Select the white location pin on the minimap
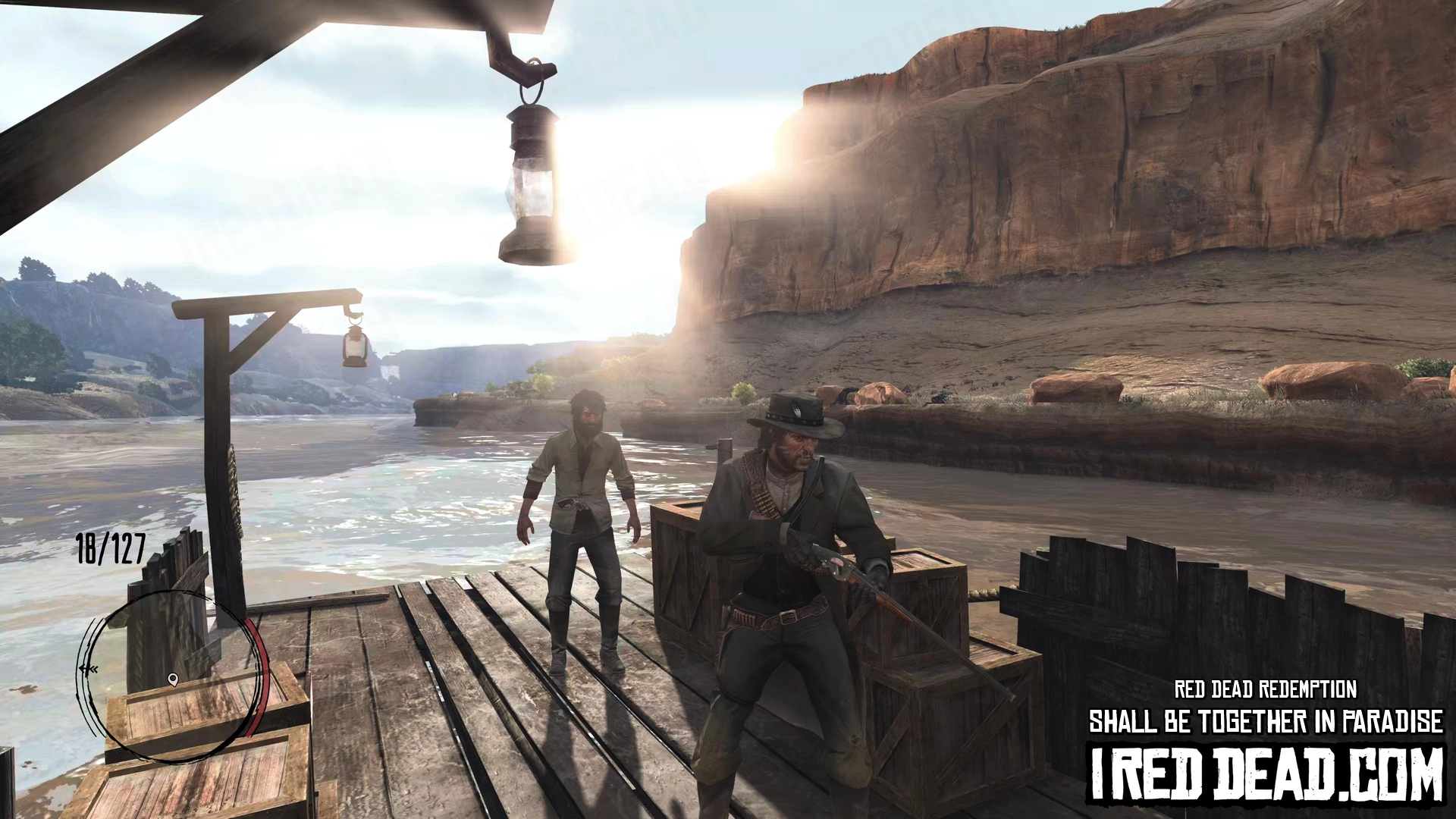The height and width of the screenshot is (819, 1456). (x=173, y=679)
